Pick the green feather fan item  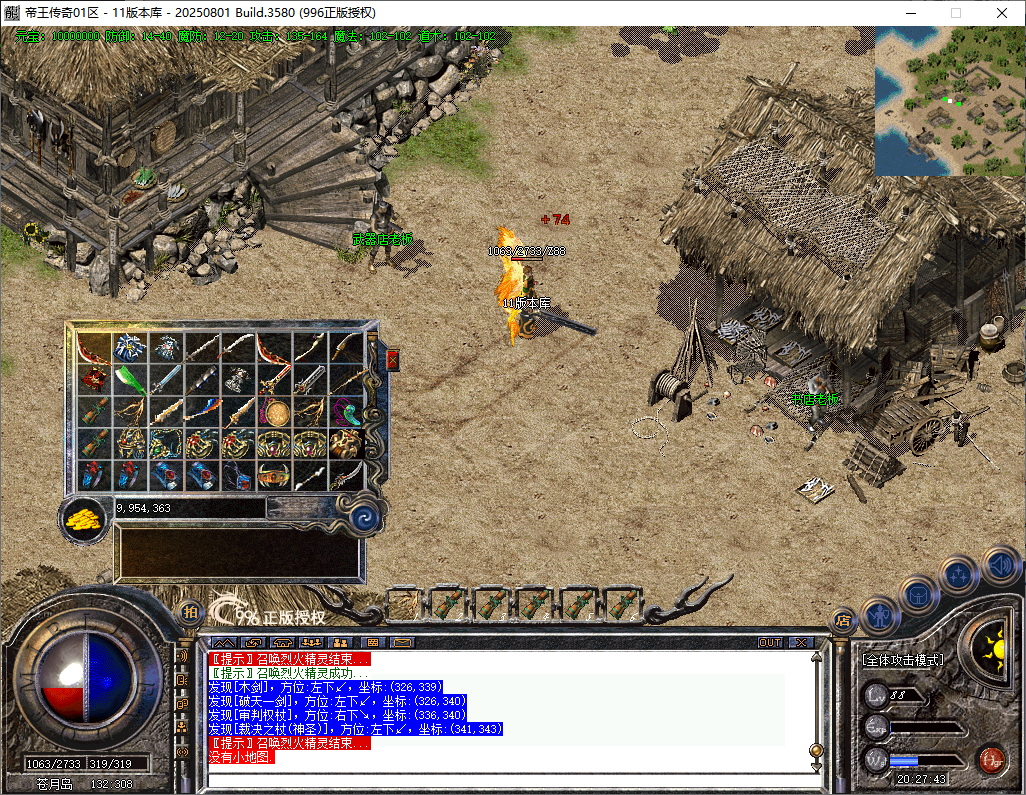(129, 380)
